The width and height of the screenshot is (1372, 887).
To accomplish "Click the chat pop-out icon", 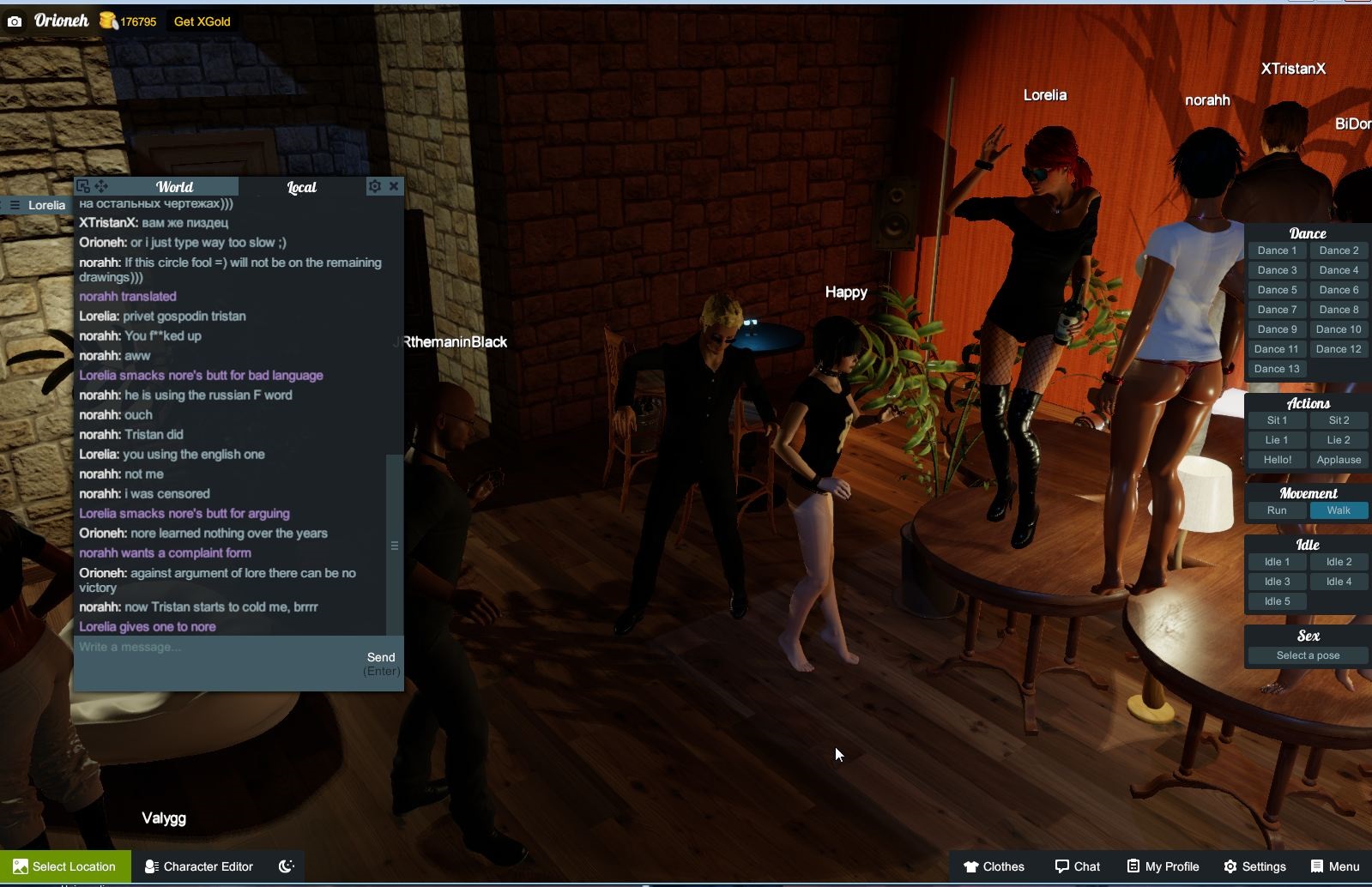I will coord(82,185).
